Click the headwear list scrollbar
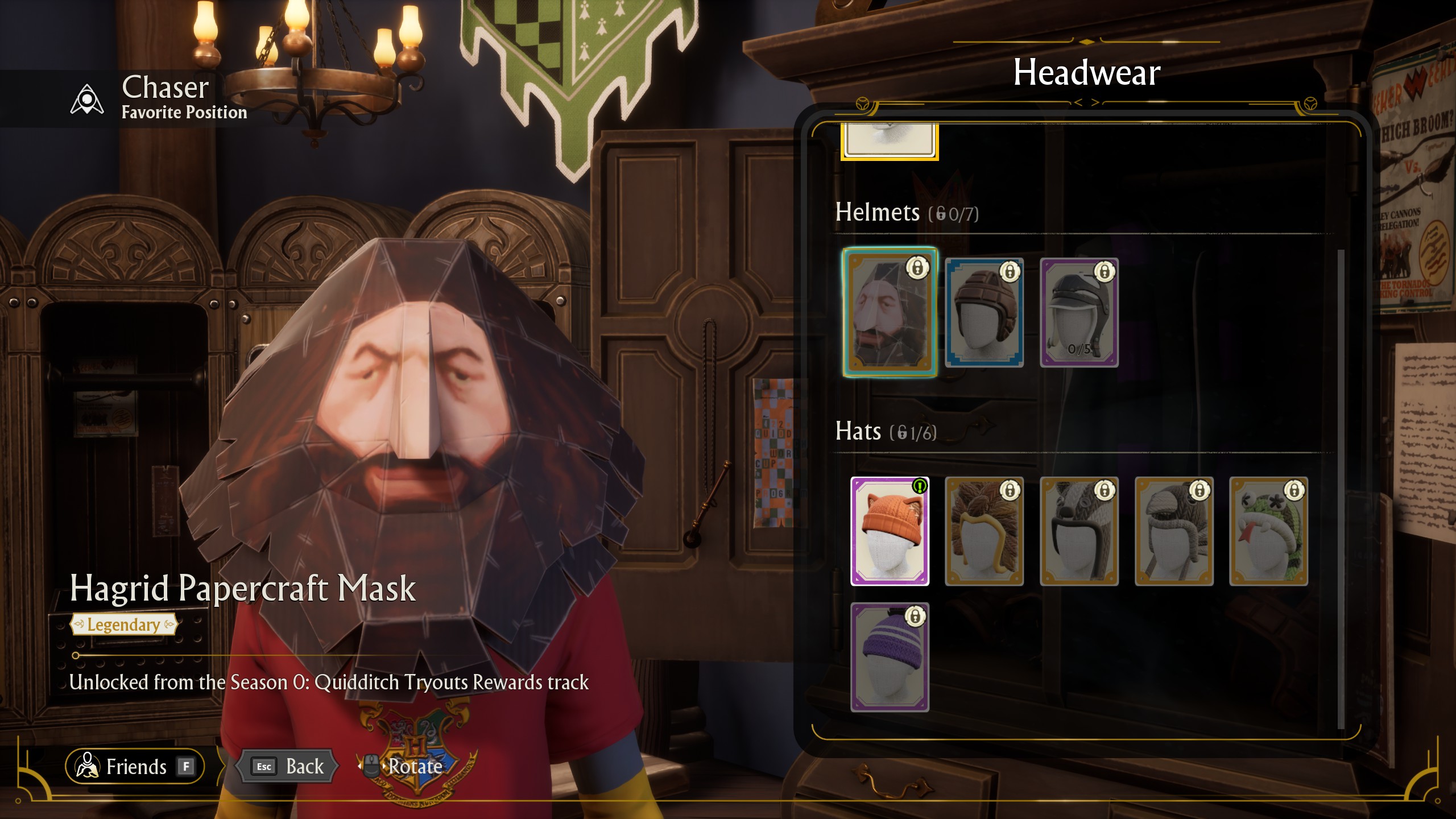This screenshot has height=819, width=1456. click(1341, 489)
